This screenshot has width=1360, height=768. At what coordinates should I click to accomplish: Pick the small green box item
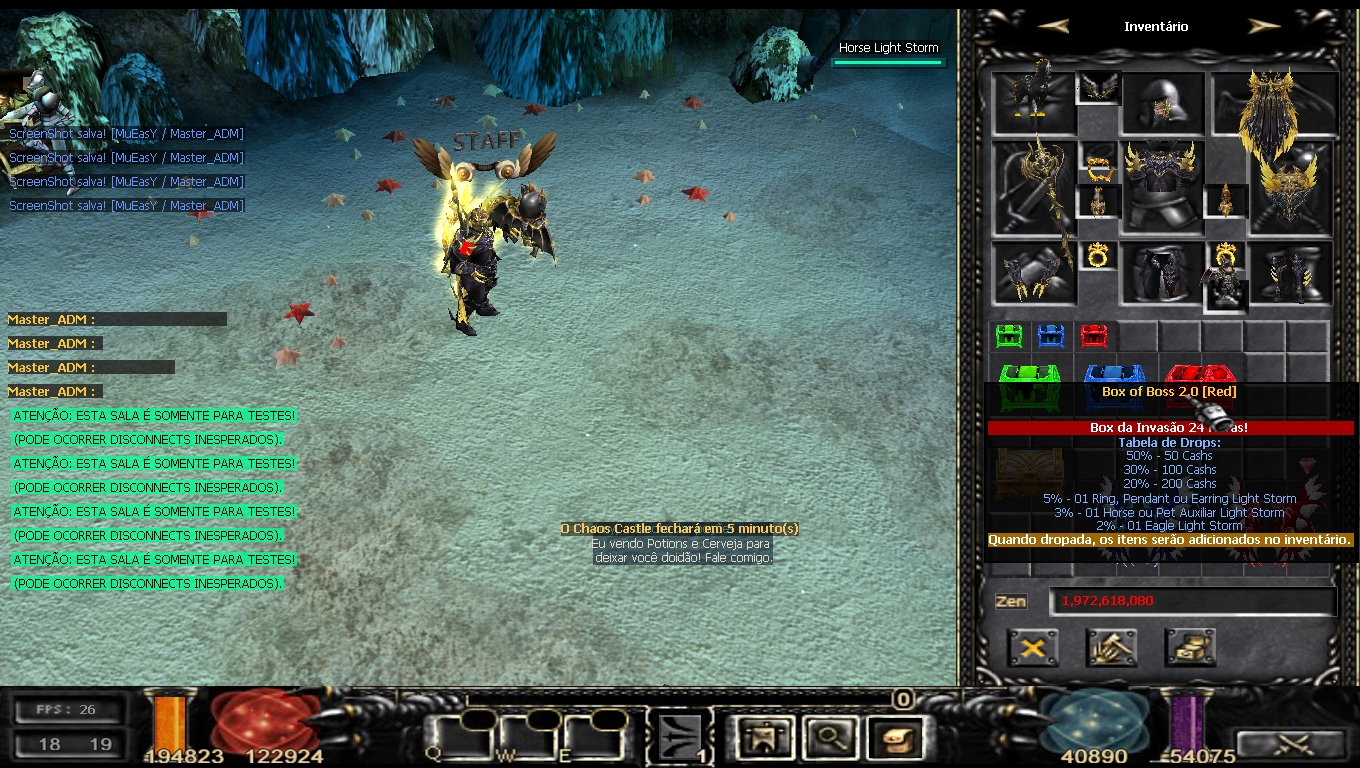1009,335
